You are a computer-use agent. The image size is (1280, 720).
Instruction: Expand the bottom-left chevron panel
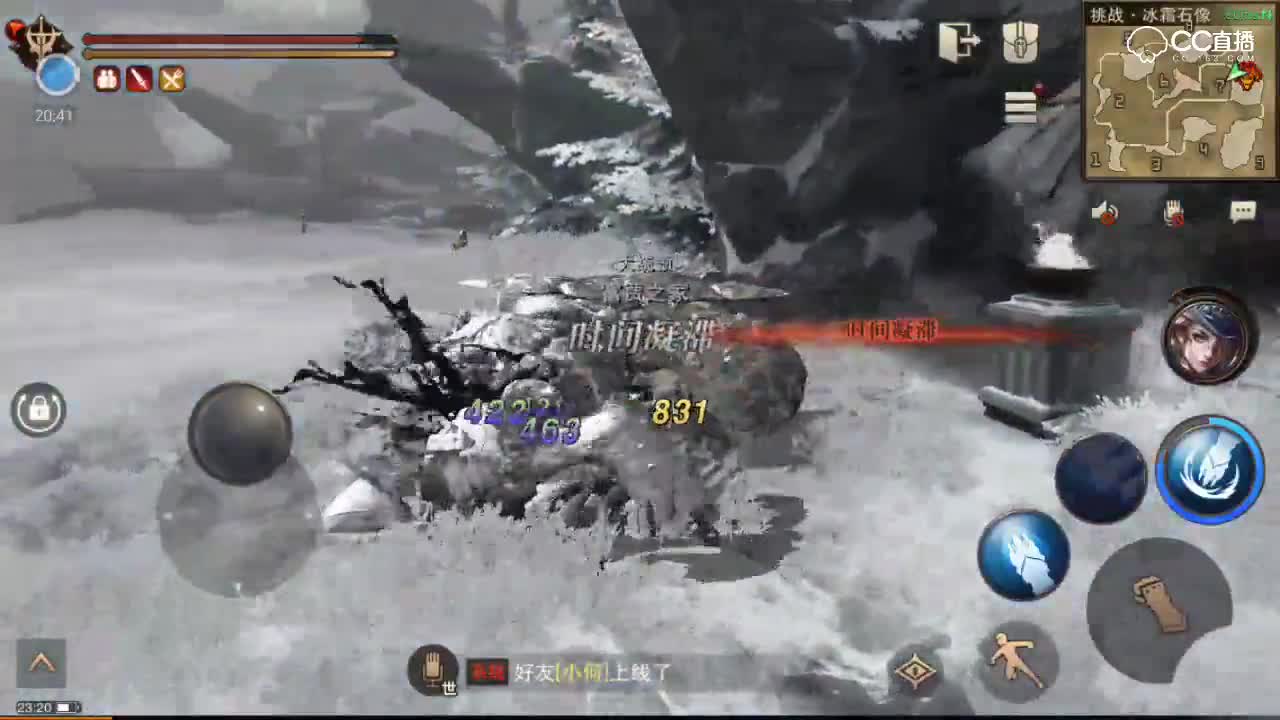tap(42, 663)
